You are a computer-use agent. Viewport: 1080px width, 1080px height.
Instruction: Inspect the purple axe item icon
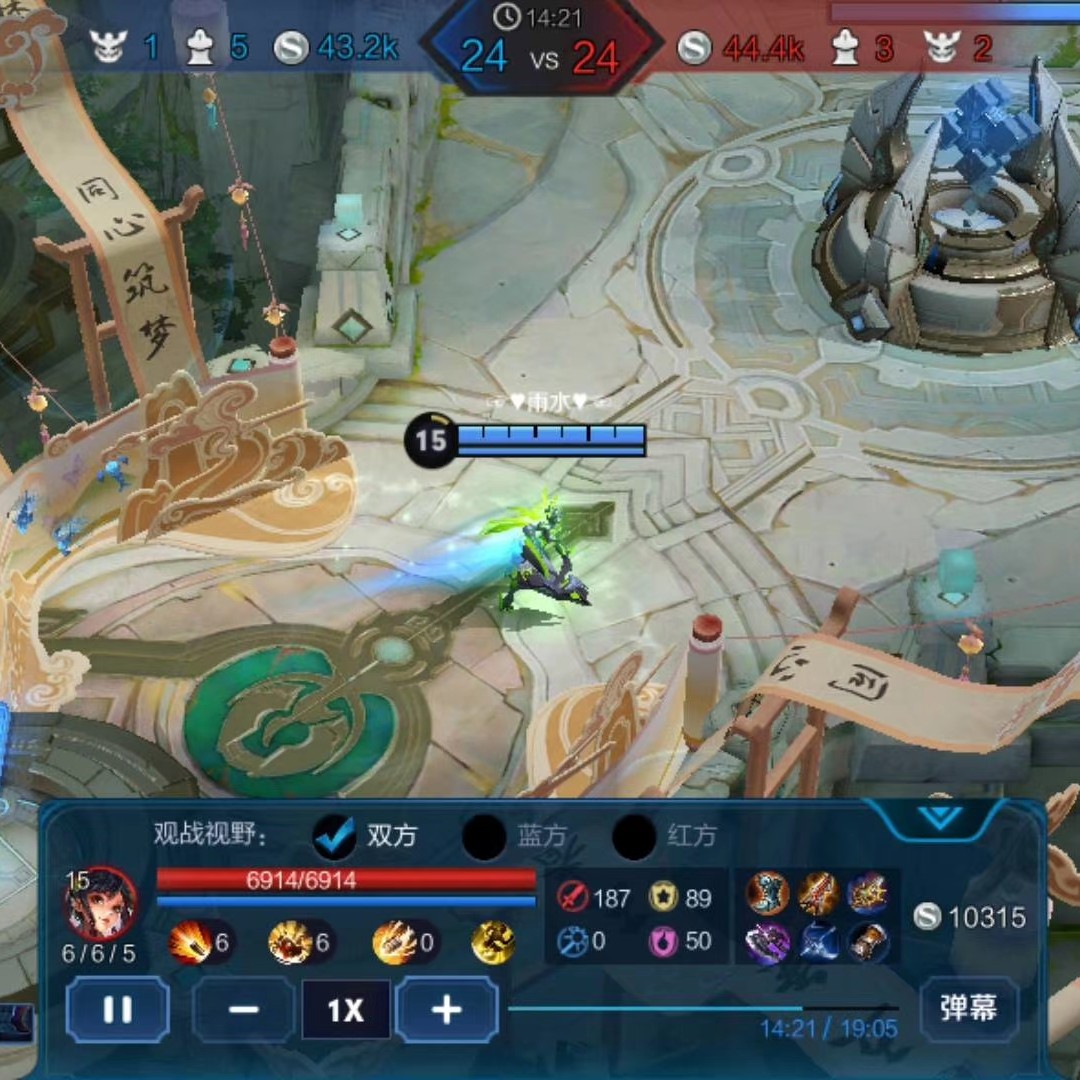(x=768, y=943)
